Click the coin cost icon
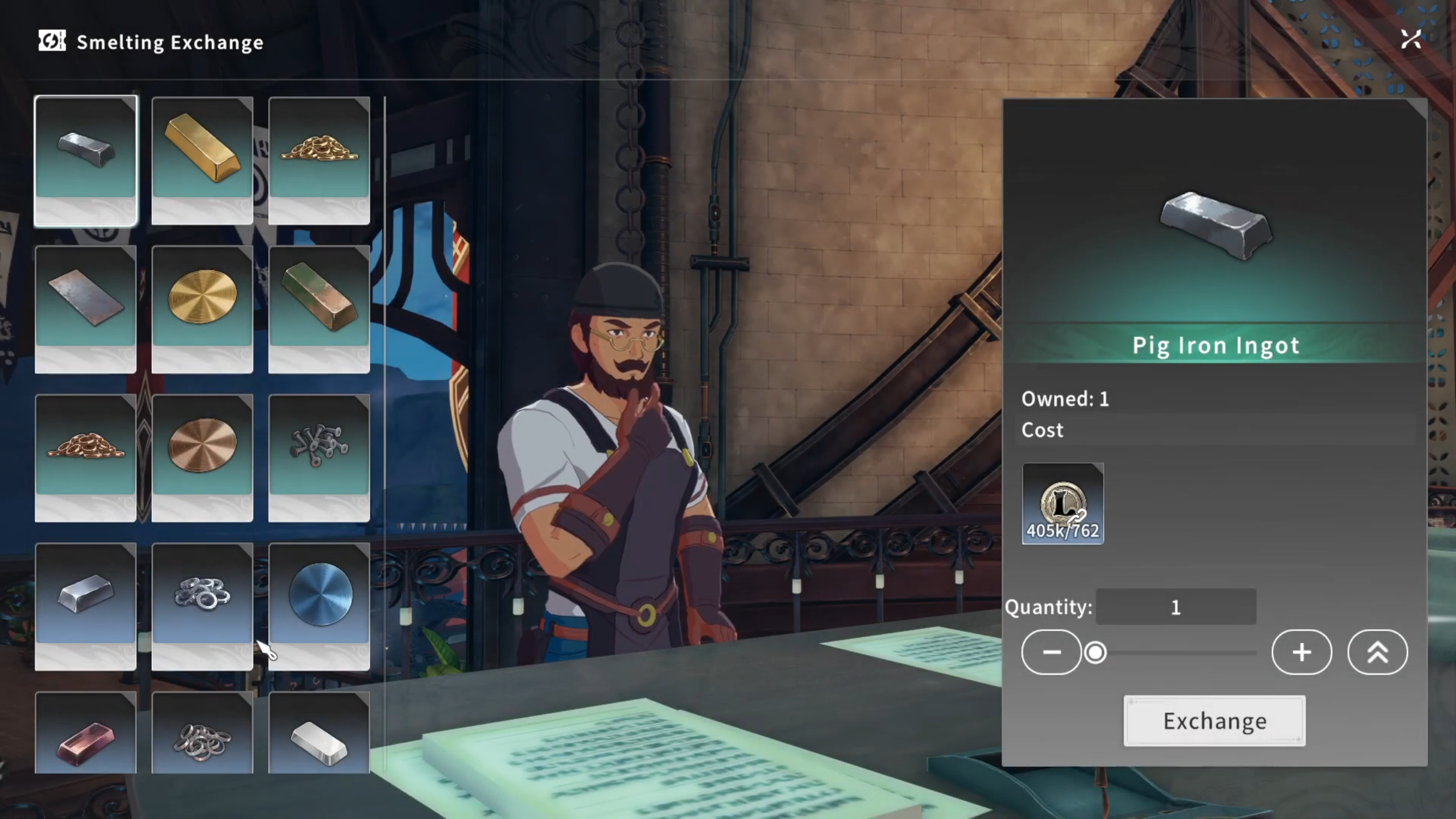 pos(1062,503)
